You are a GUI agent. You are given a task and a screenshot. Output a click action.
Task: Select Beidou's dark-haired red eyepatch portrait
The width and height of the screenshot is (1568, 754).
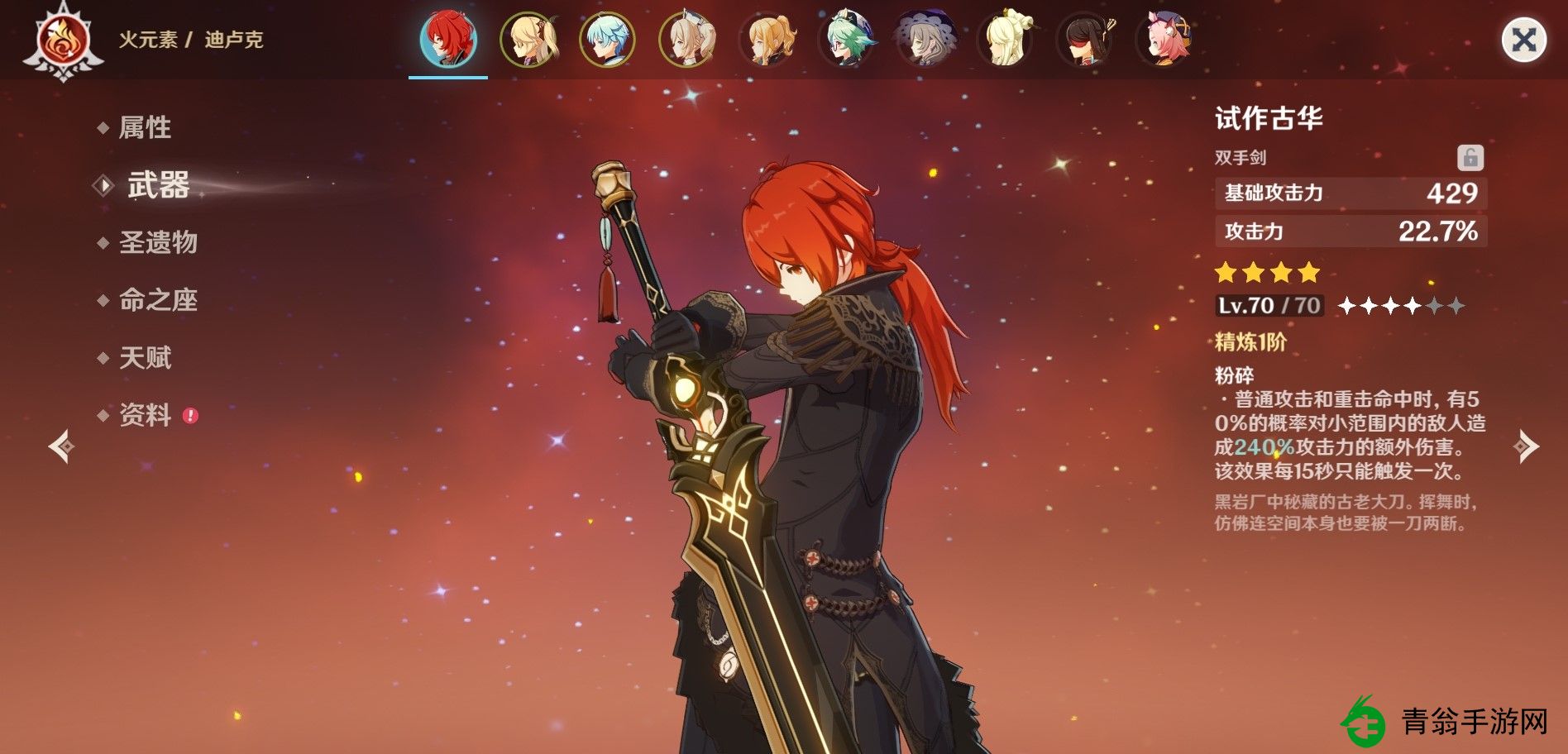(1085, 39)
